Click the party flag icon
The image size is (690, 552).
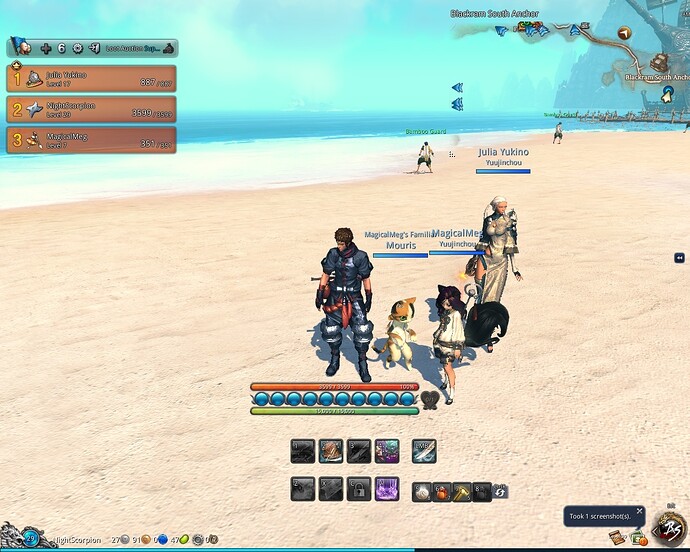(x=19, y=47)
